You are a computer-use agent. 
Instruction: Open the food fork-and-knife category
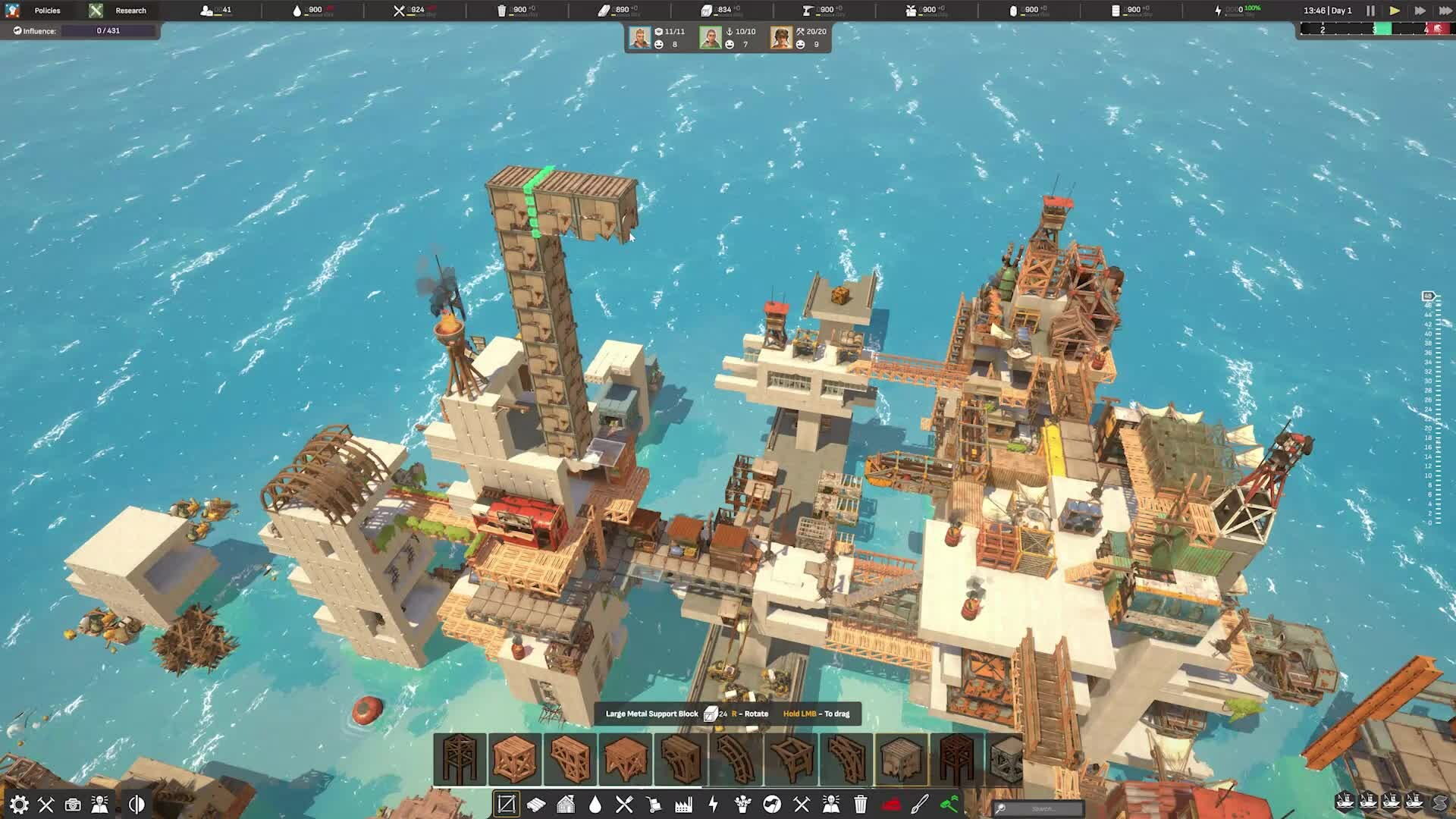tap(624, 804)
